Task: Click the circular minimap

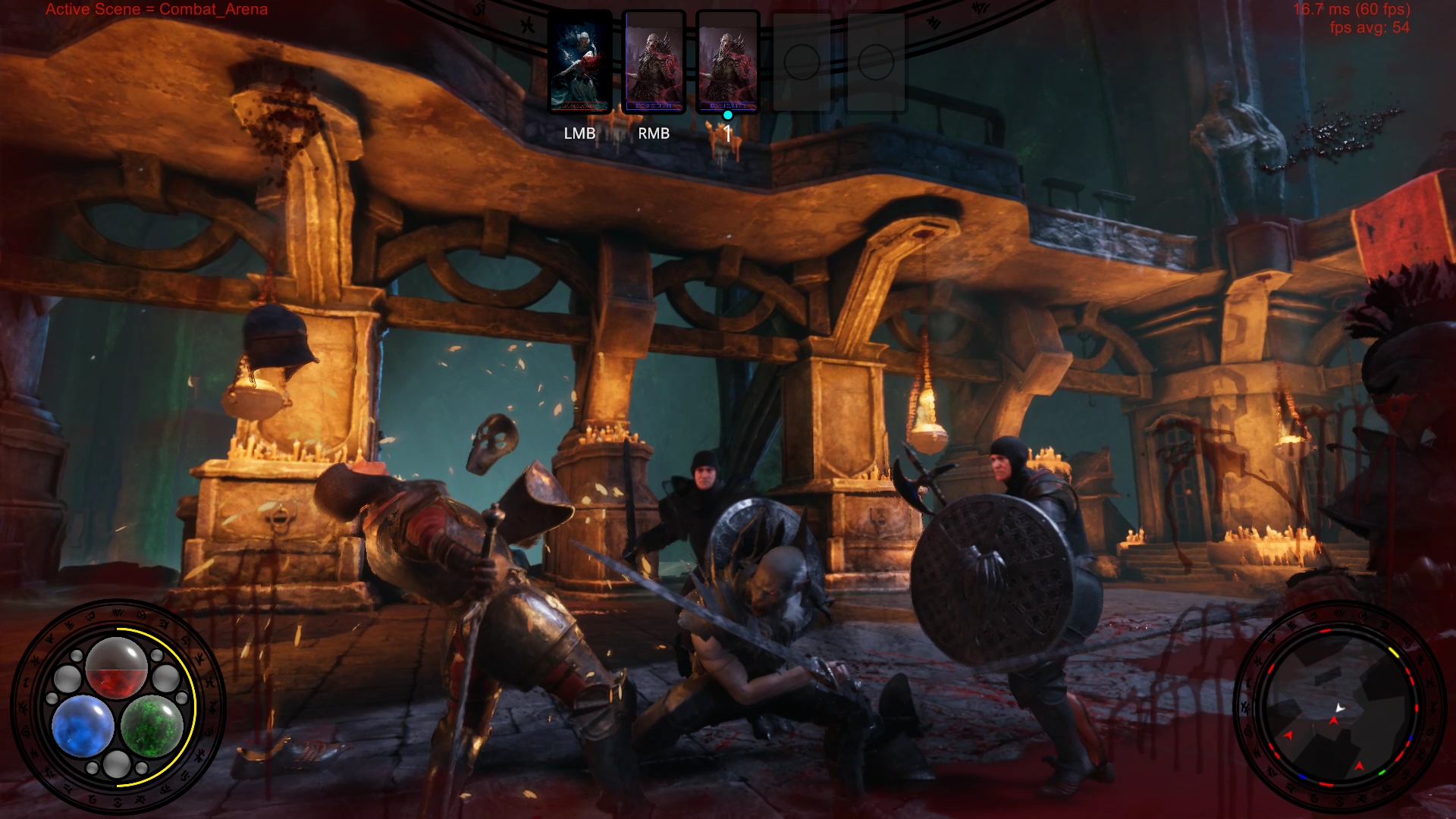Action: click(x=1339, y=707)
